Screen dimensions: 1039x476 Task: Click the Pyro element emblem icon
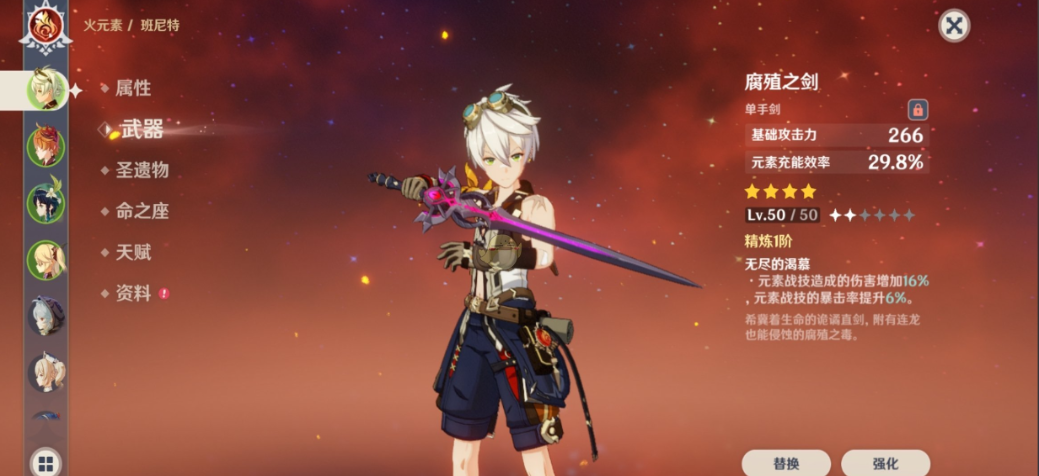46,27
